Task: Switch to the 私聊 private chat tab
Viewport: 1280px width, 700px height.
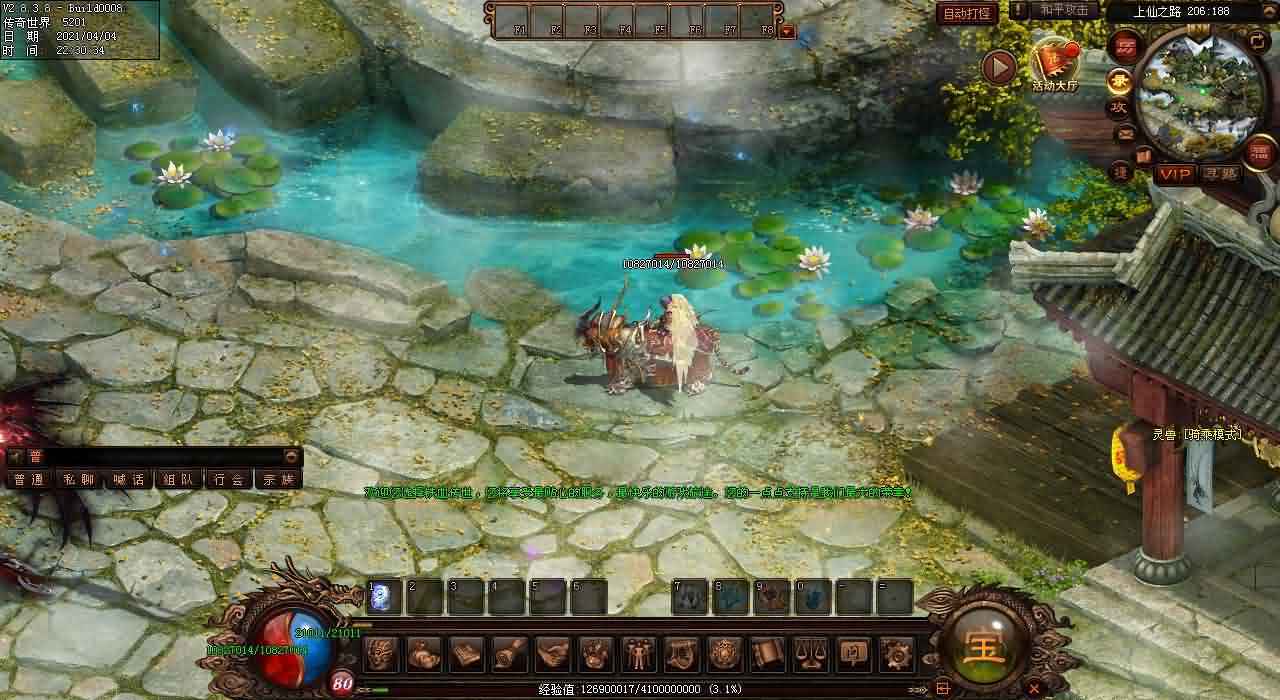Action: 79,479
